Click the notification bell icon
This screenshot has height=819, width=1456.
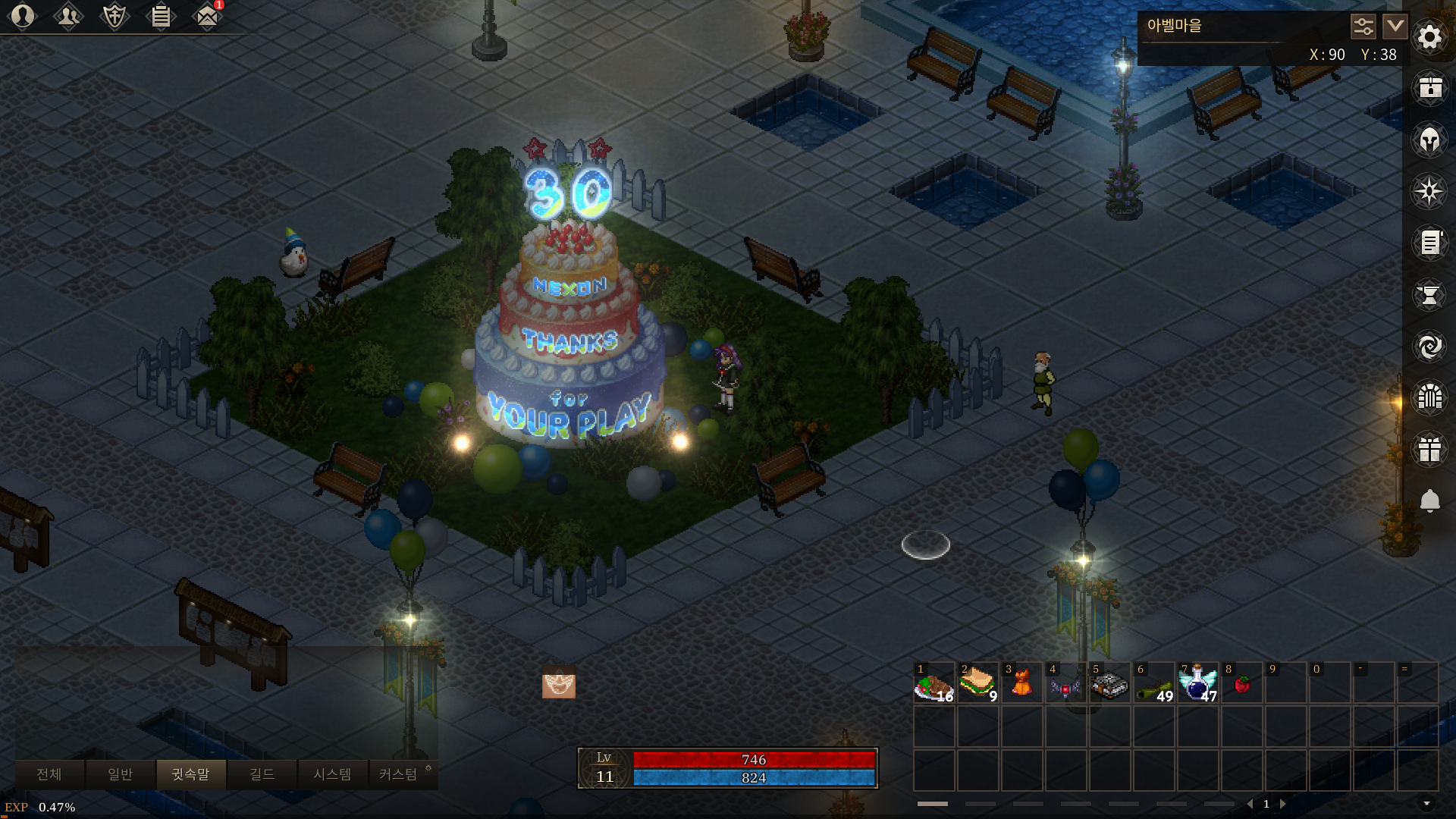[x=1429, y=500]
